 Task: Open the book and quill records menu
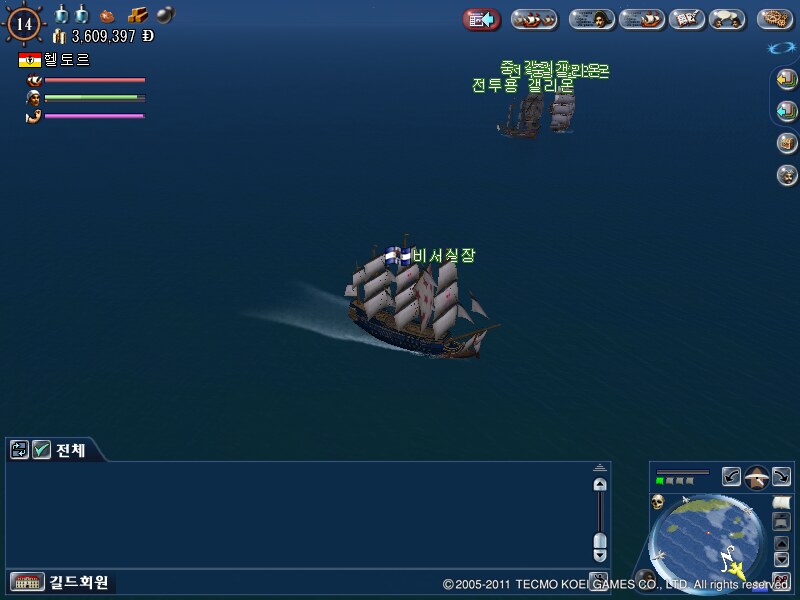pyautogui.click(x=686, y=19)
